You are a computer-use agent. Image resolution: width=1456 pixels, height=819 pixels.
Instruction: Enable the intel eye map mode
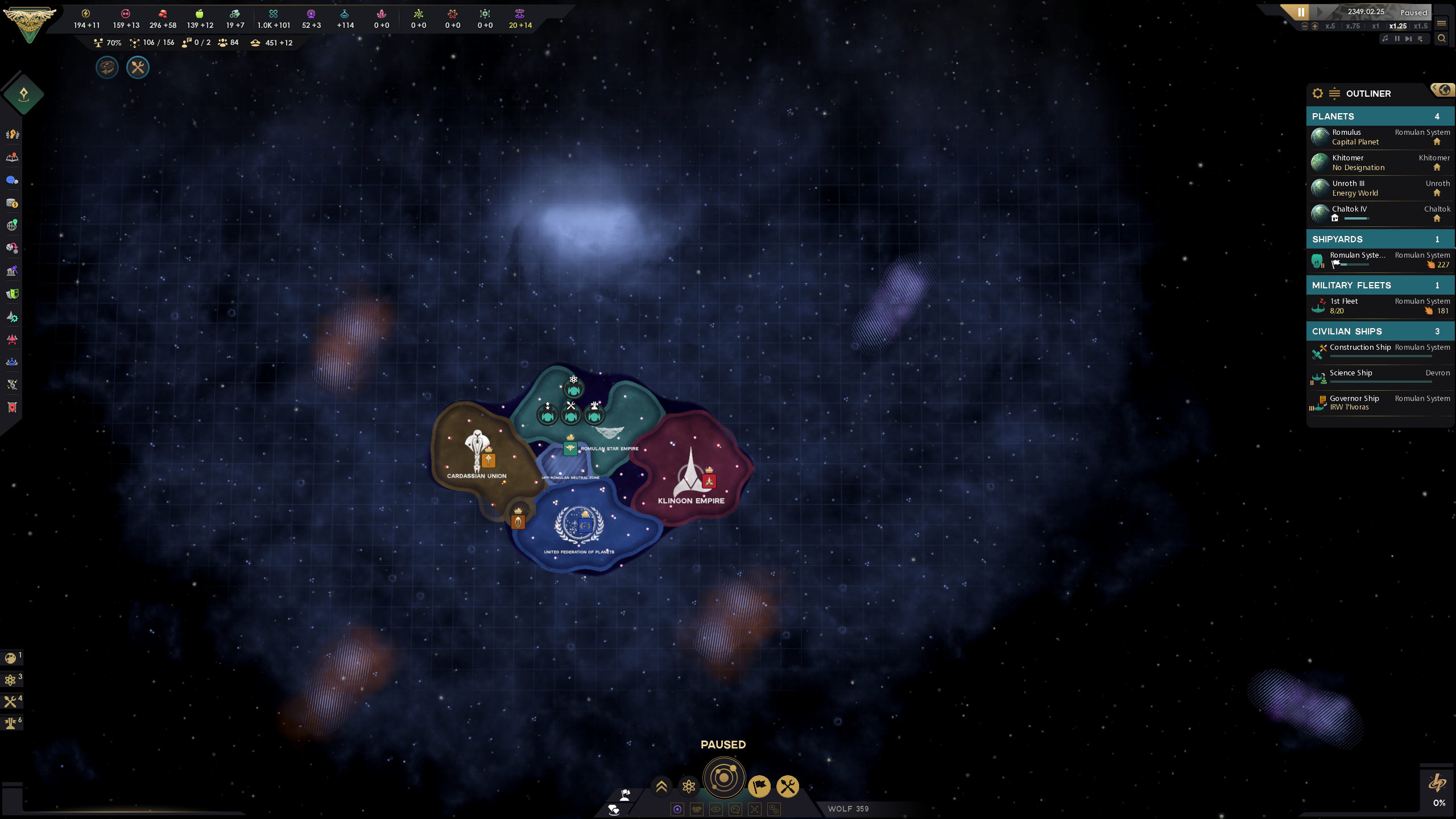tap(715, 809)
